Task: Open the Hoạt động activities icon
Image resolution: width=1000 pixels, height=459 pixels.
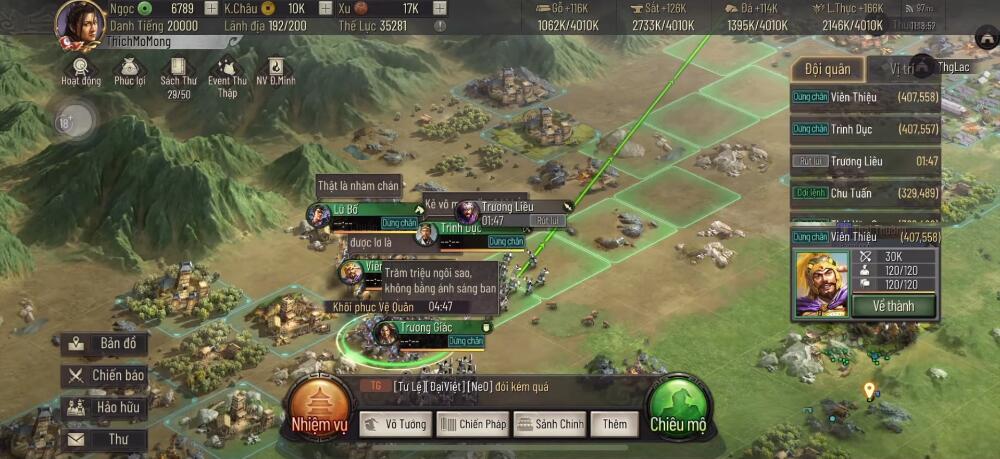Action: (x=81, y=69)
